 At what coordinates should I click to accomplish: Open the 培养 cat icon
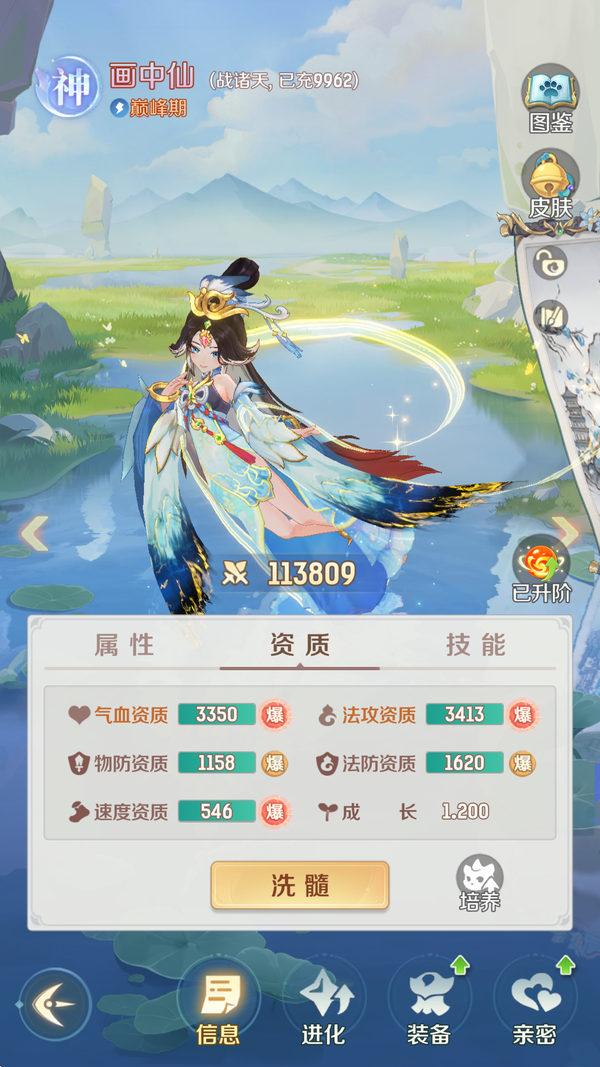[x=480, y=882]
